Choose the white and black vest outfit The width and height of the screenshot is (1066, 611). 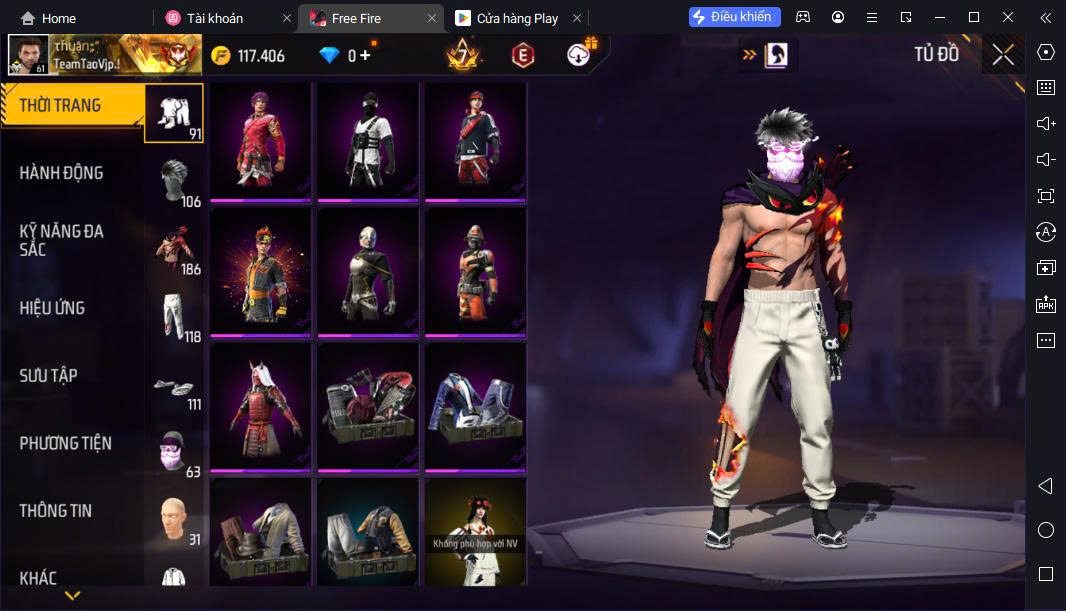(368, 140)
